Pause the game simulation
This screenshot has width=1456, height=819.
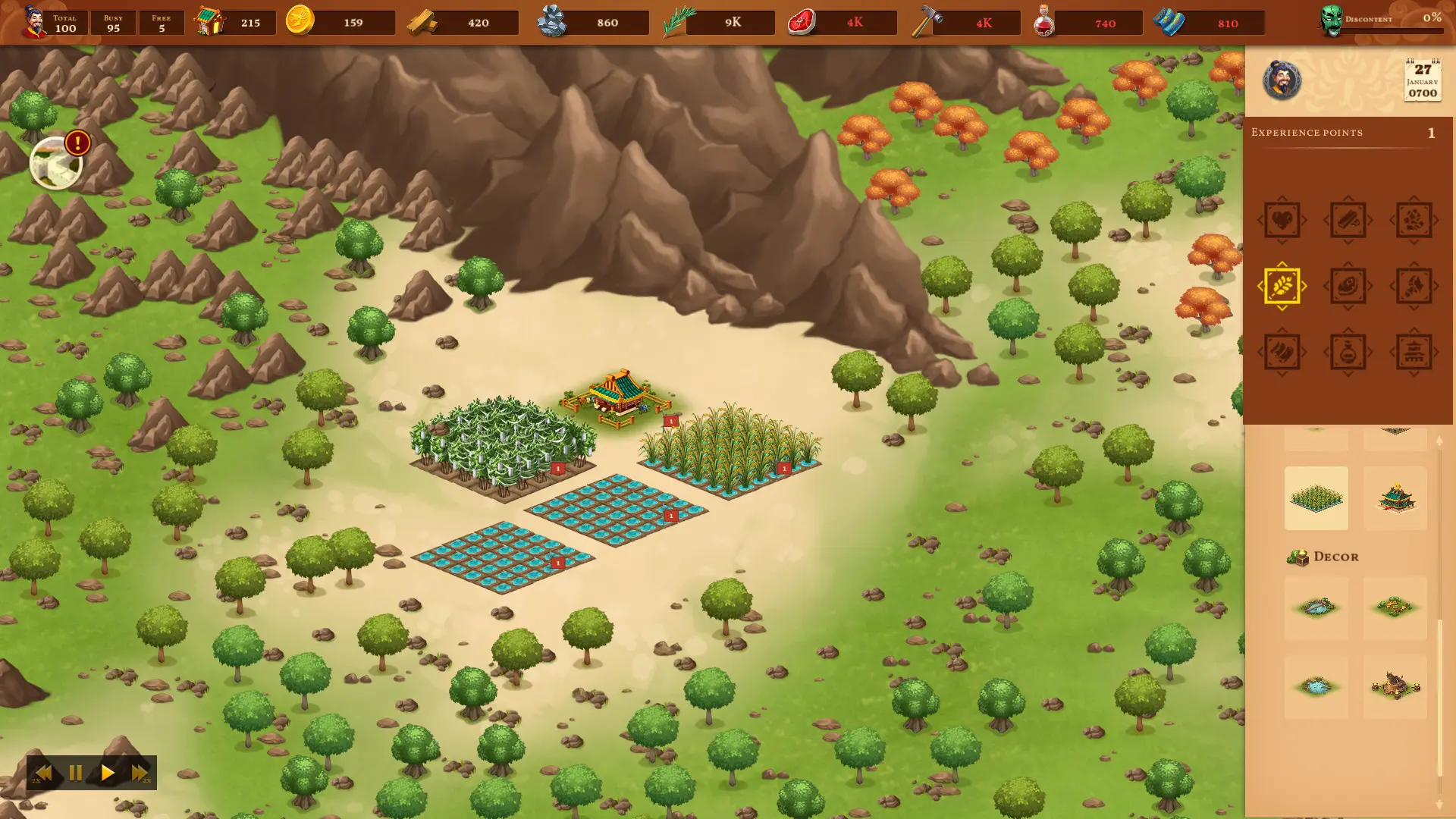tap(74, 773)
